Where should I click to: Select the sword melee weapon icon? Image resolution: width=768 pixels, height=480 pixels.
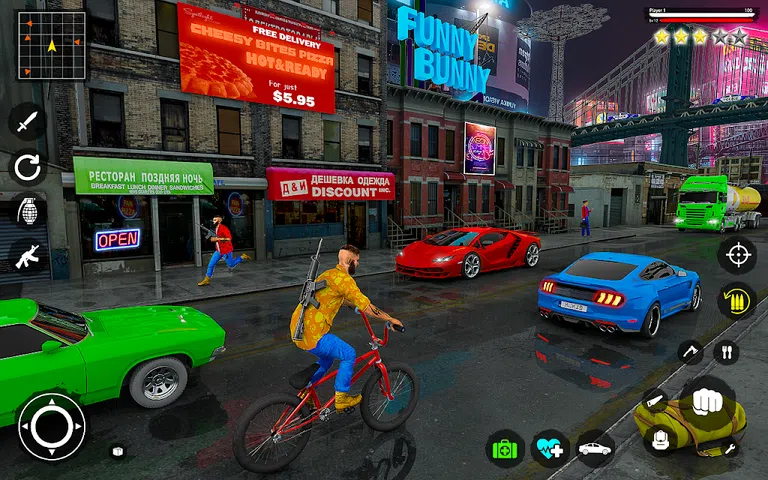click(27, 122)
